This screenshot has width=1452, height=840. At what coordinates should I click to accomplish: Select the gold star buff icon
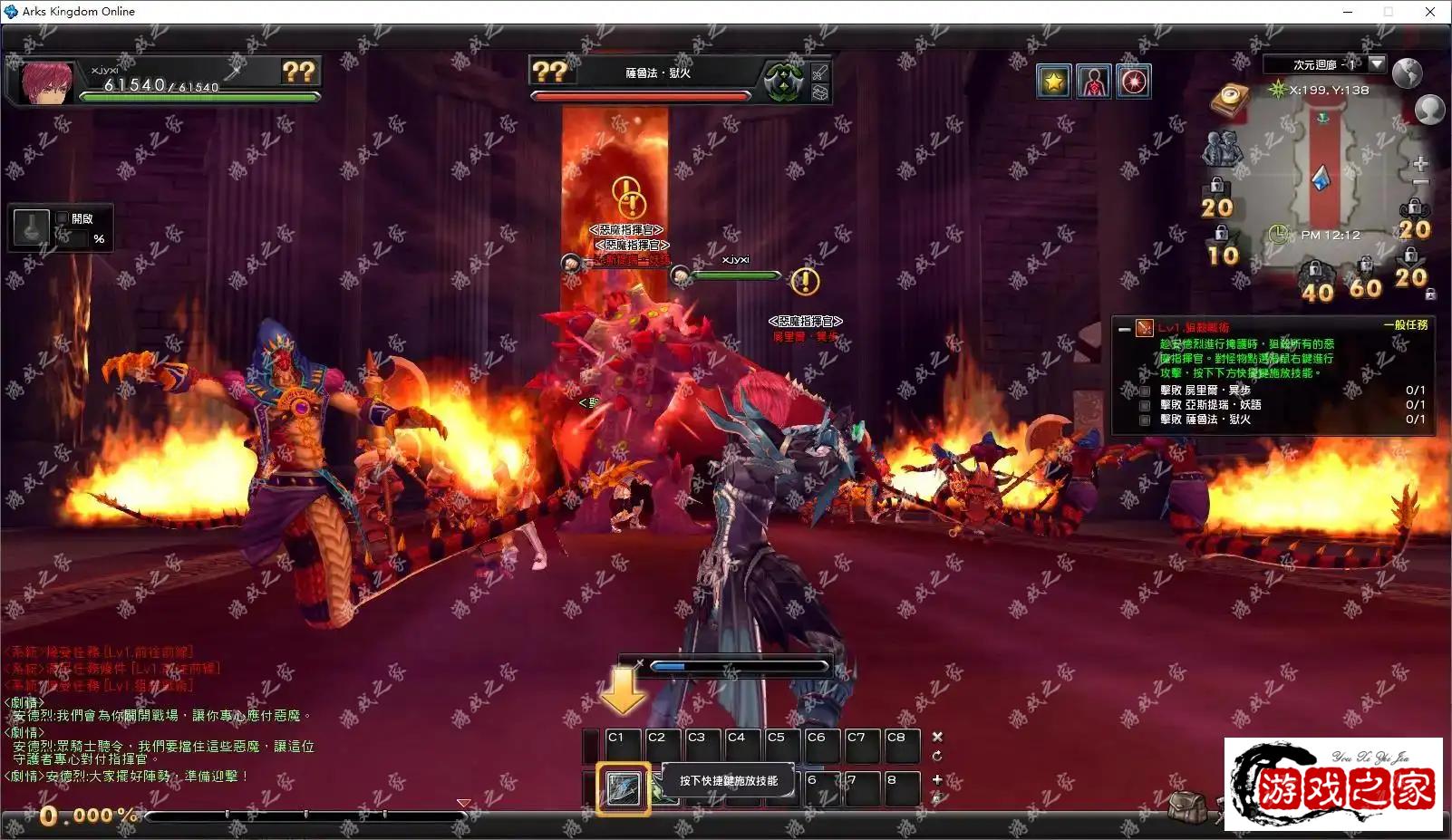[x=1053, y=82]
